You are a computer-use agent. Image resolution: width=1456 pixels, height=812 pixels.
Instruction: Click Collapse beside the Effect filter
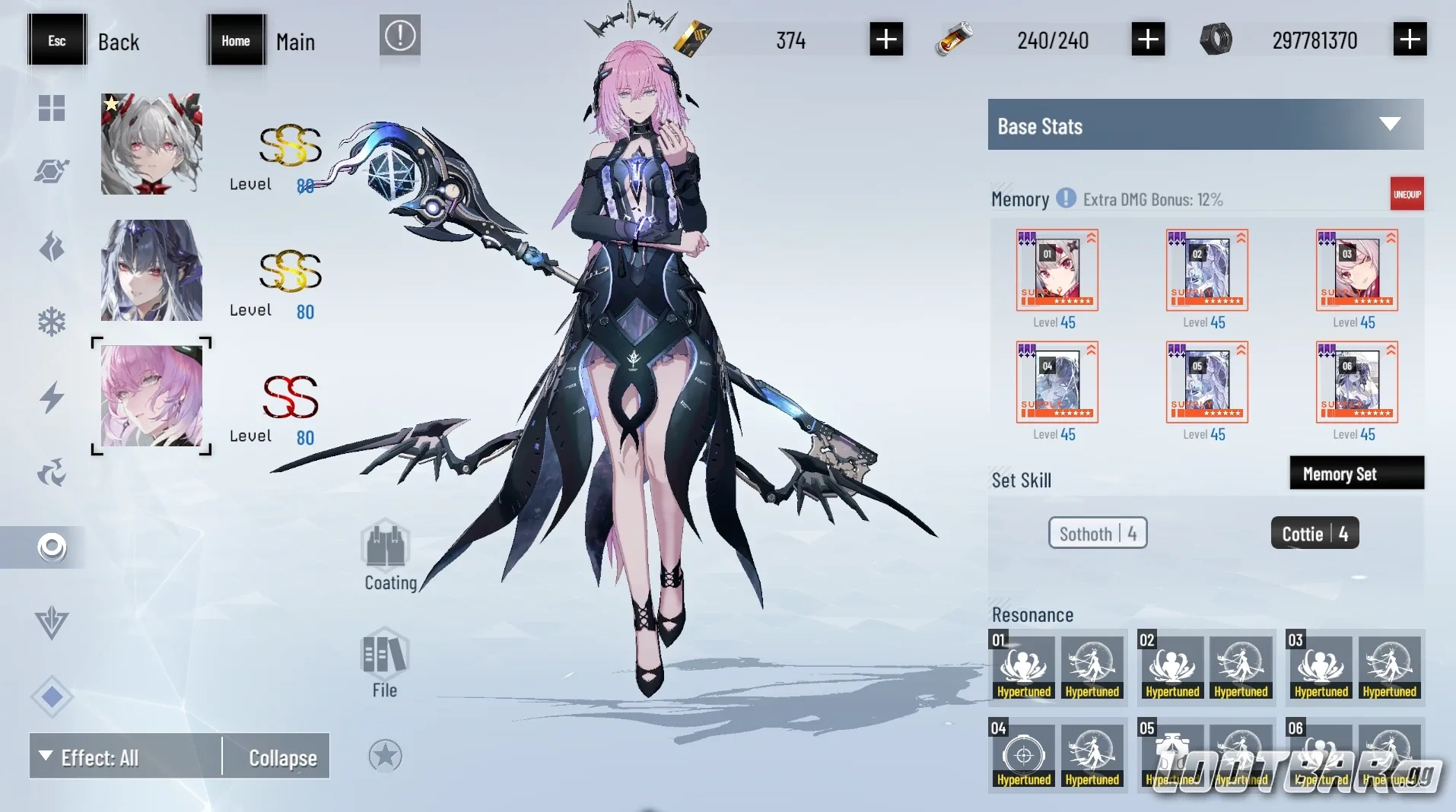(281, 757)
